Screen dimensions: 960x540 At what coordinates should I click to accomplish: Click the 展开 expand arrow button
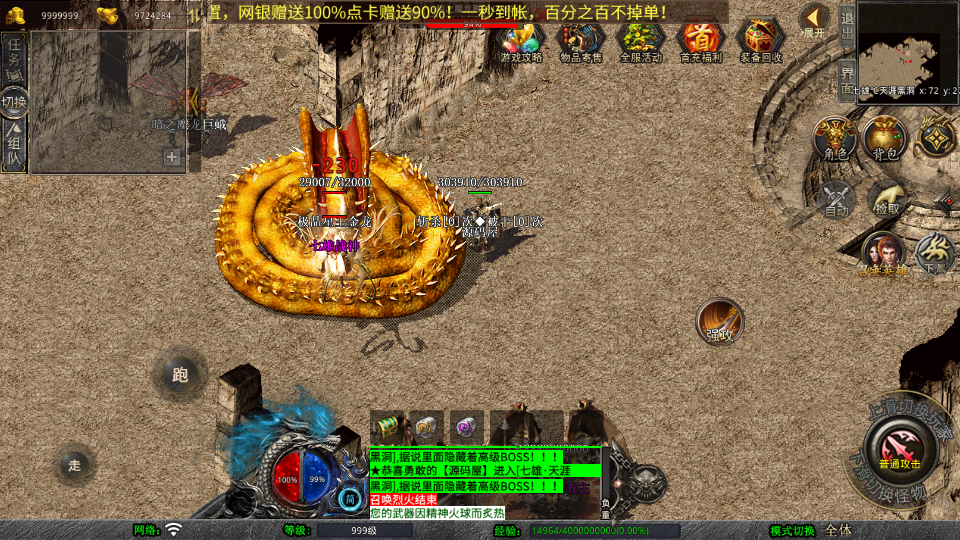(x=815, y=20)
